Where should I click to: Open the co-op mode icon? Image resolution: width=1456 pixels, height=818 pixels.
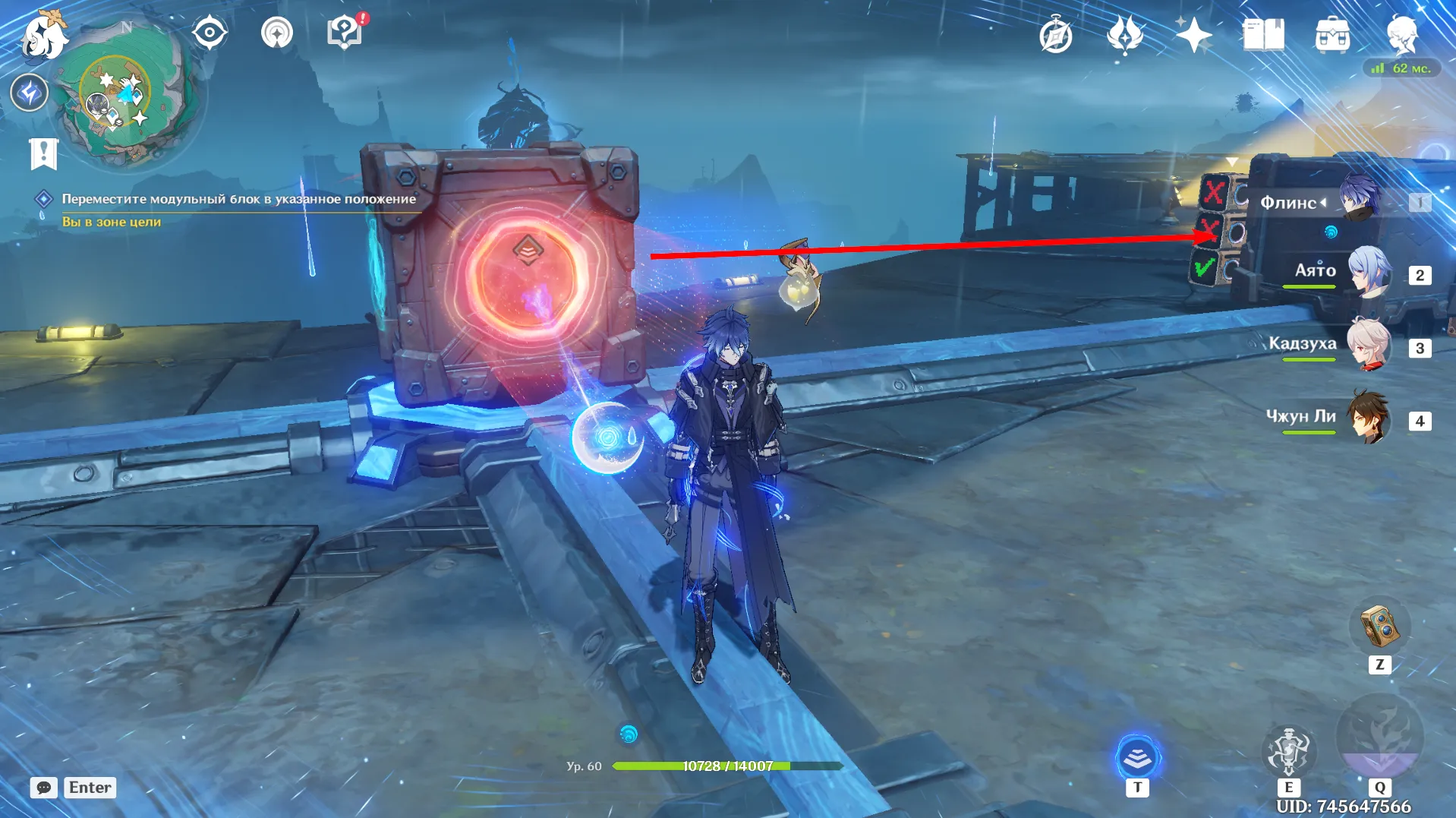coord(277,33)
